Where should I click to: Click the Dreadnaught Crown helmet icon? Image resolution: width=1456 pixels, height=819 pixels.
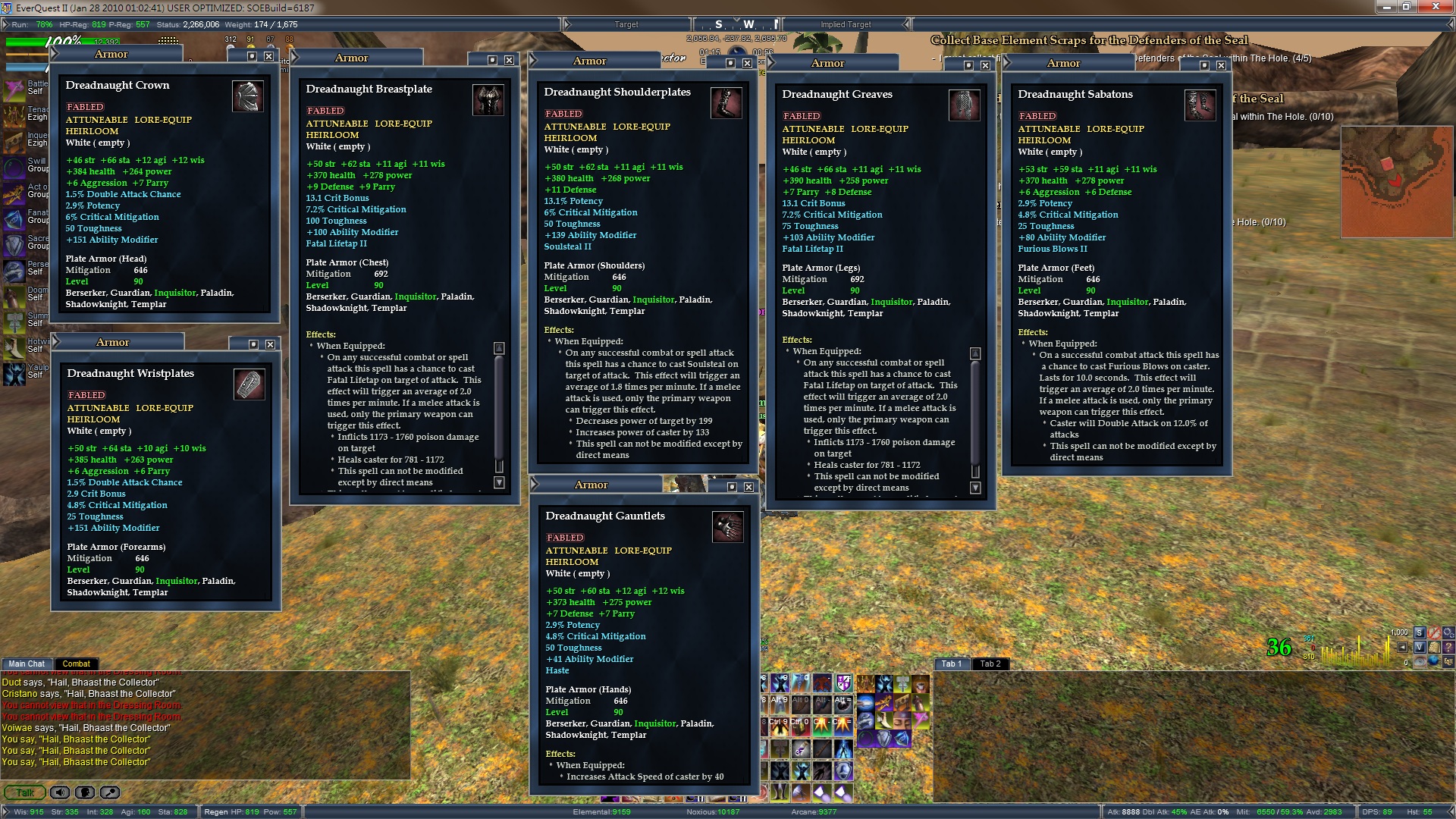pos(247,96)
